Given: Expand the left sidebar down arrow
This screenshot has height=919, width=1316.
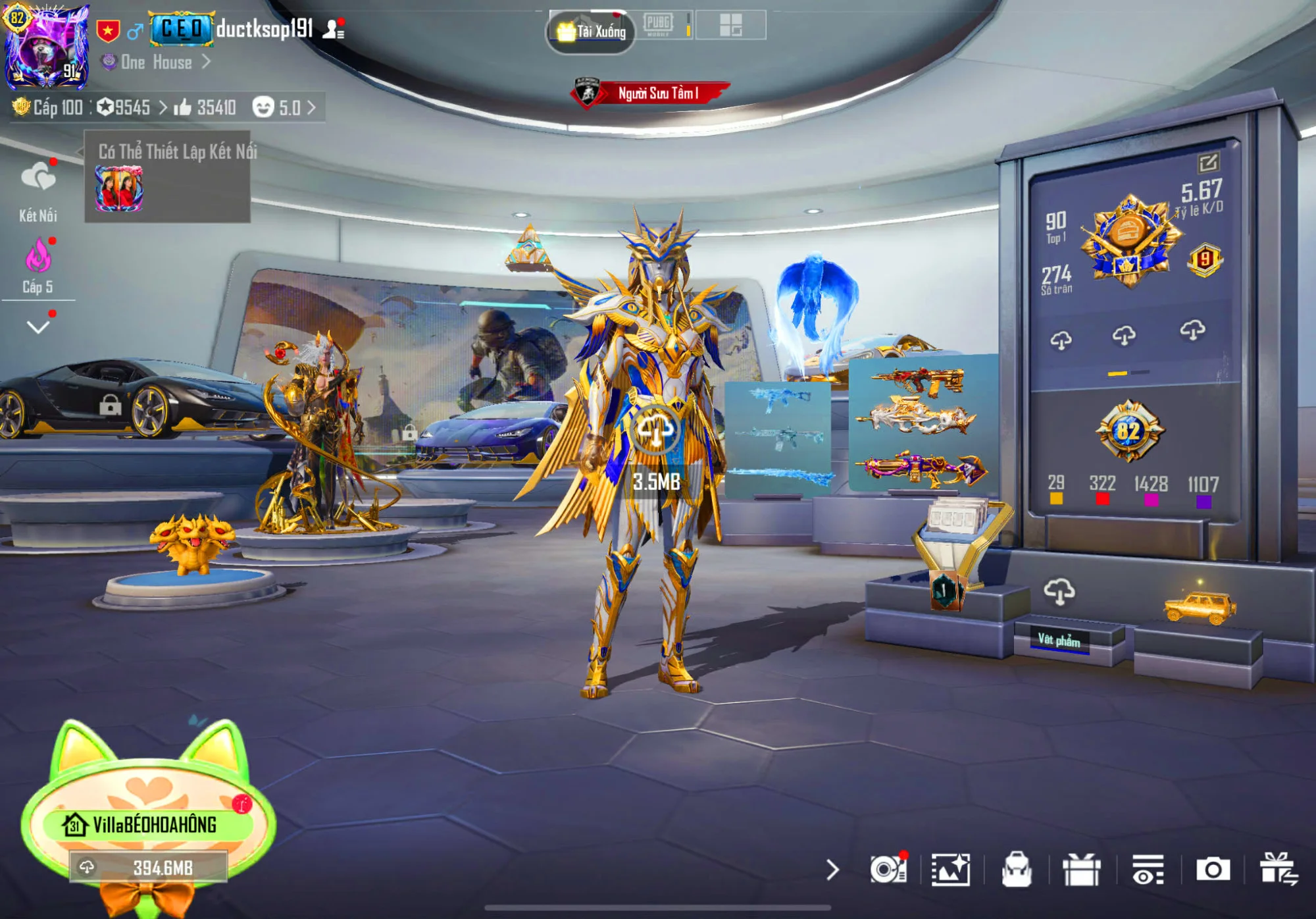Looking at the screenshot, I should [x=38, y=327].
